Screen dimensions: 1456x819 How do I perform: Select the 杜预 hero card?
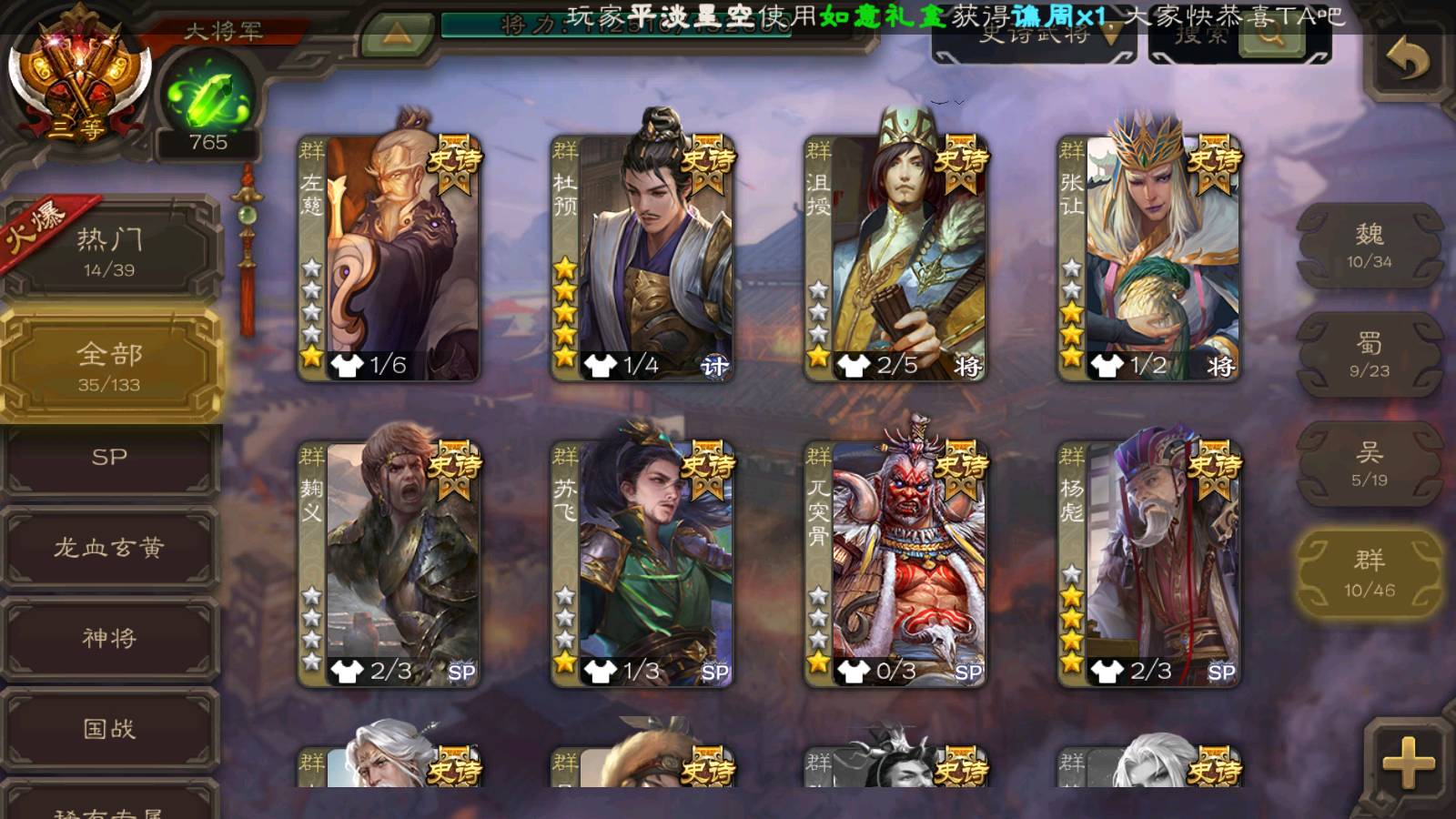tap(642, 259)
